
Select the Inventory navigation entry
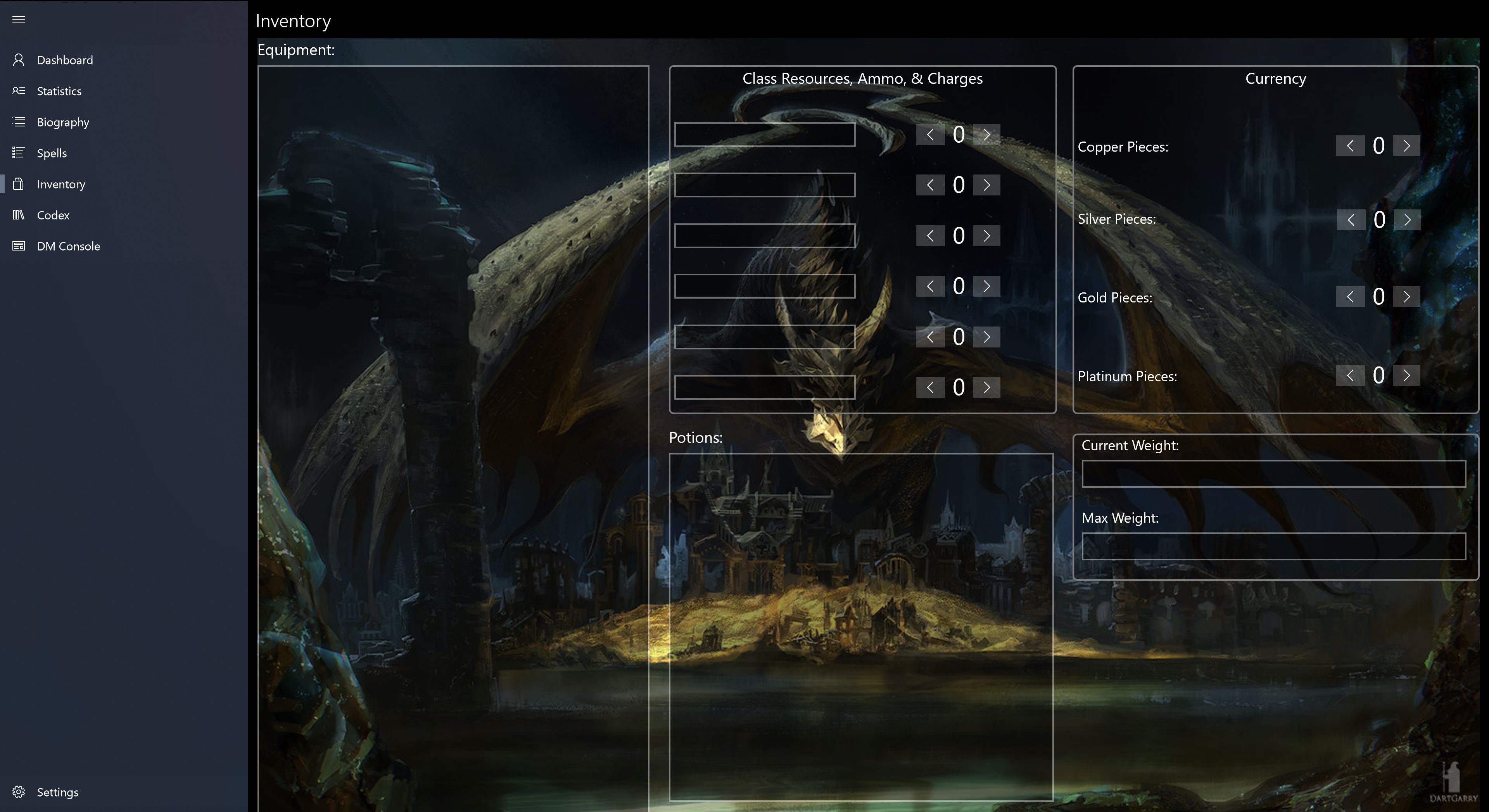[61, 184]
